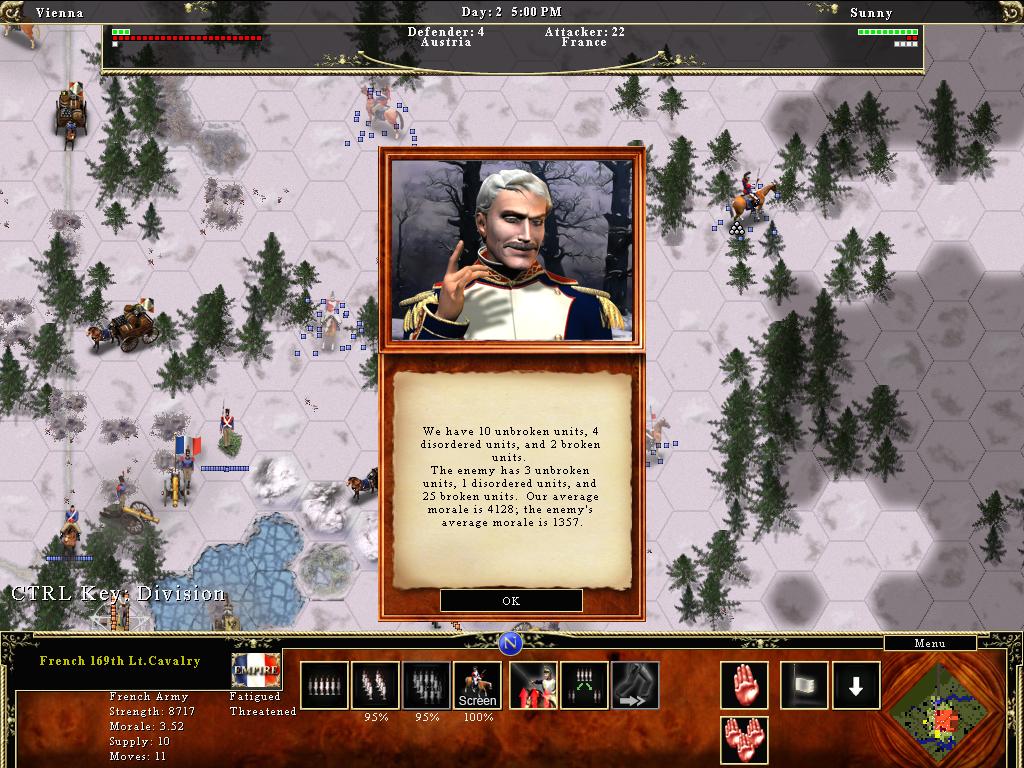
Task: Select the white flag icon
Action: pyautogui.click(x=804, y=685)
